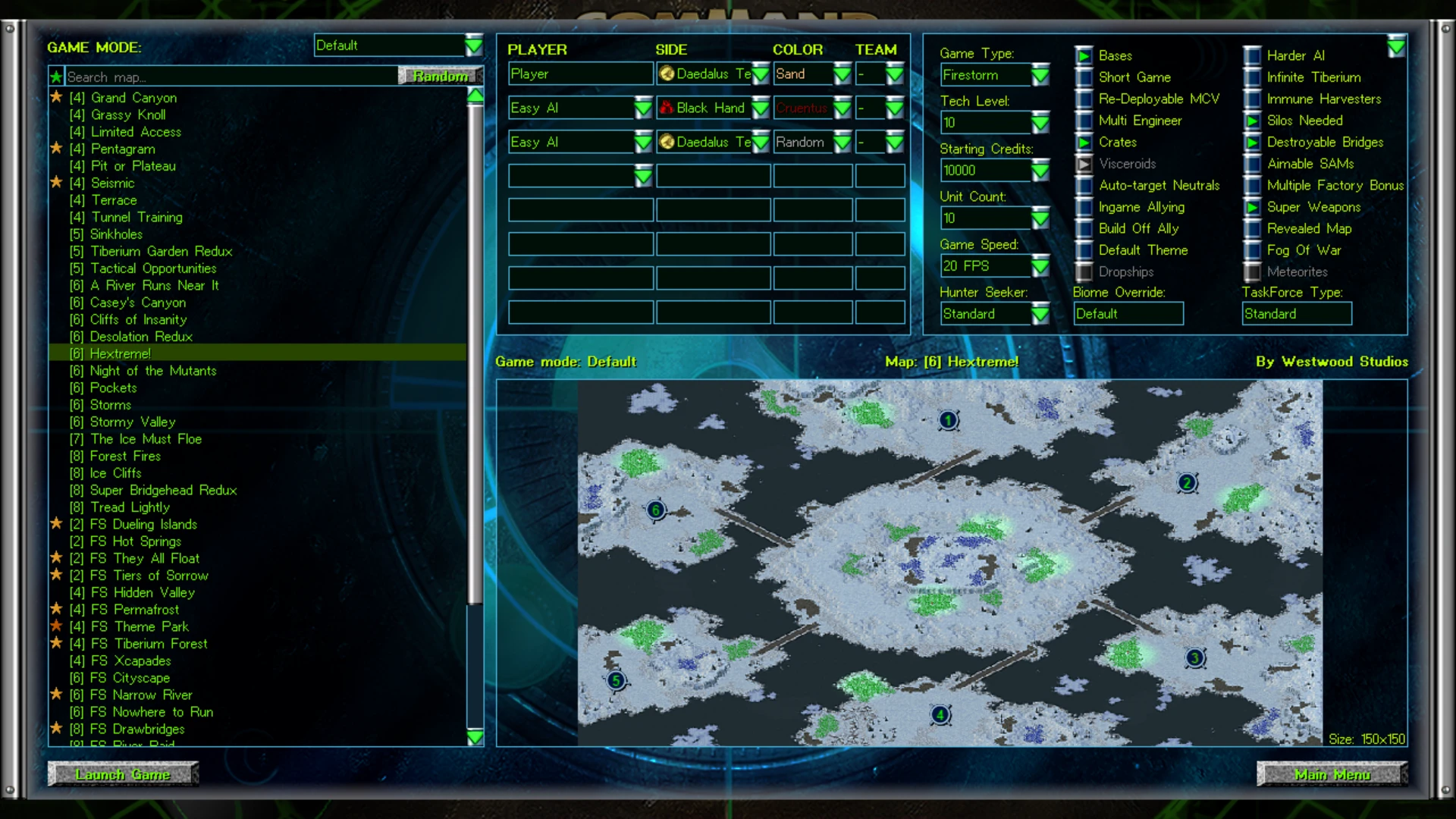Choose the Night of the Mutants map
Viewport: 1456px width, 819px height.
[153, 371]
